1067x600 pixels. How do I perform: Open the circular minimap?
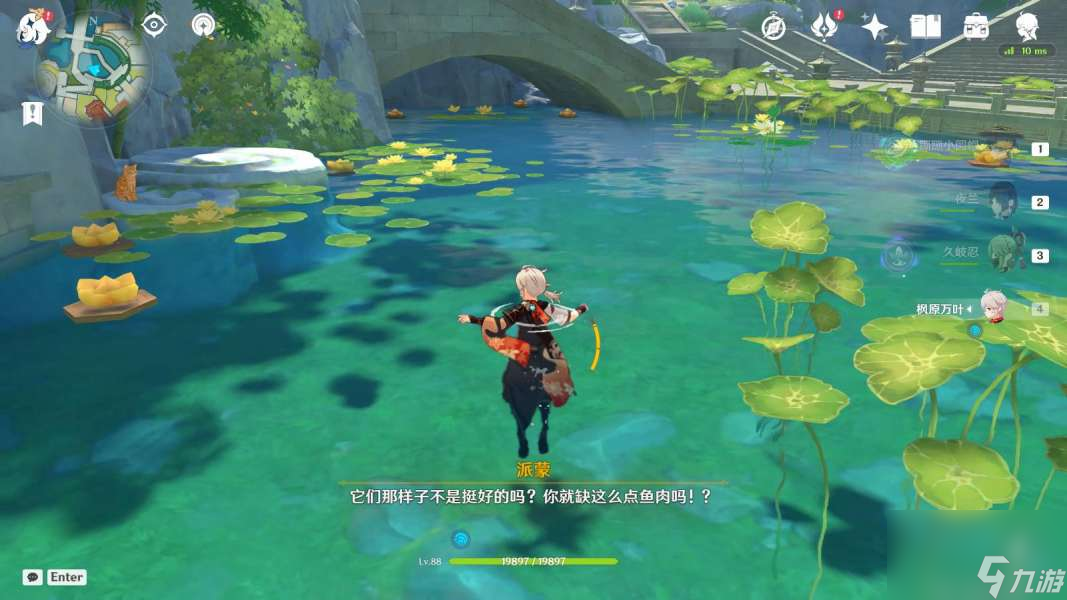pyautogui.click(x=94, y=68)
